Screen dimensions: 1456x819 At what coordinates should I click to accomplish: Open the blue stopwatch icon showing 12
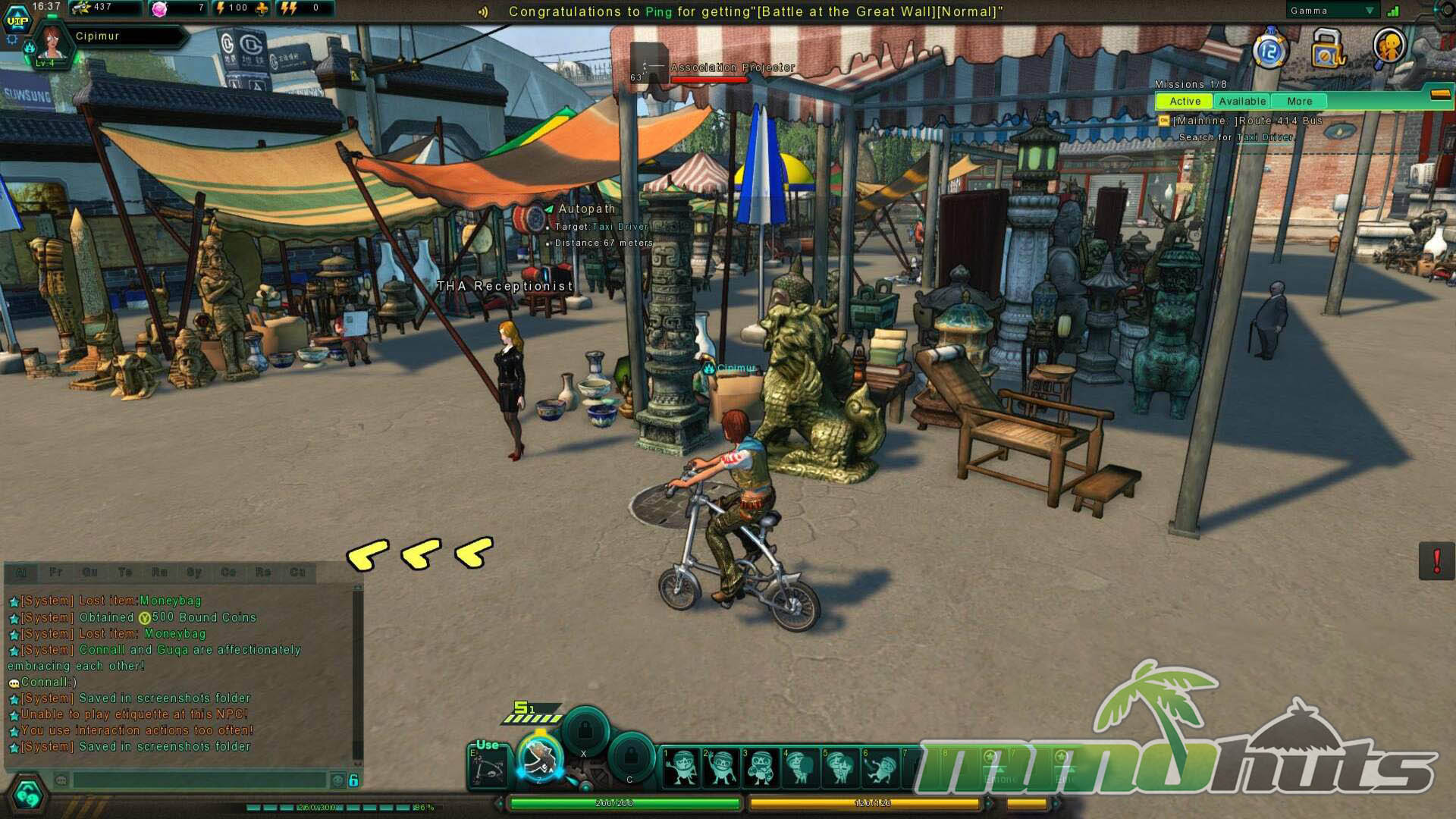coord(1270,51)
